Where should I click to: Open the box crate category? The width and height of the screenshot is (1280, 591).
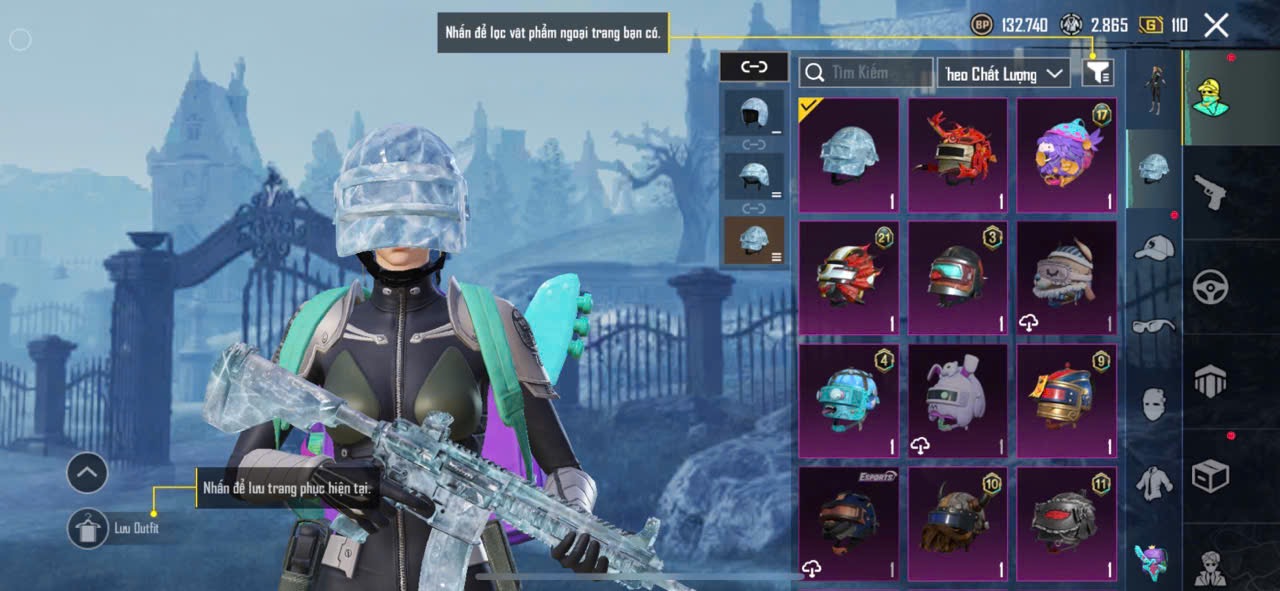(x=1210, y=475)
